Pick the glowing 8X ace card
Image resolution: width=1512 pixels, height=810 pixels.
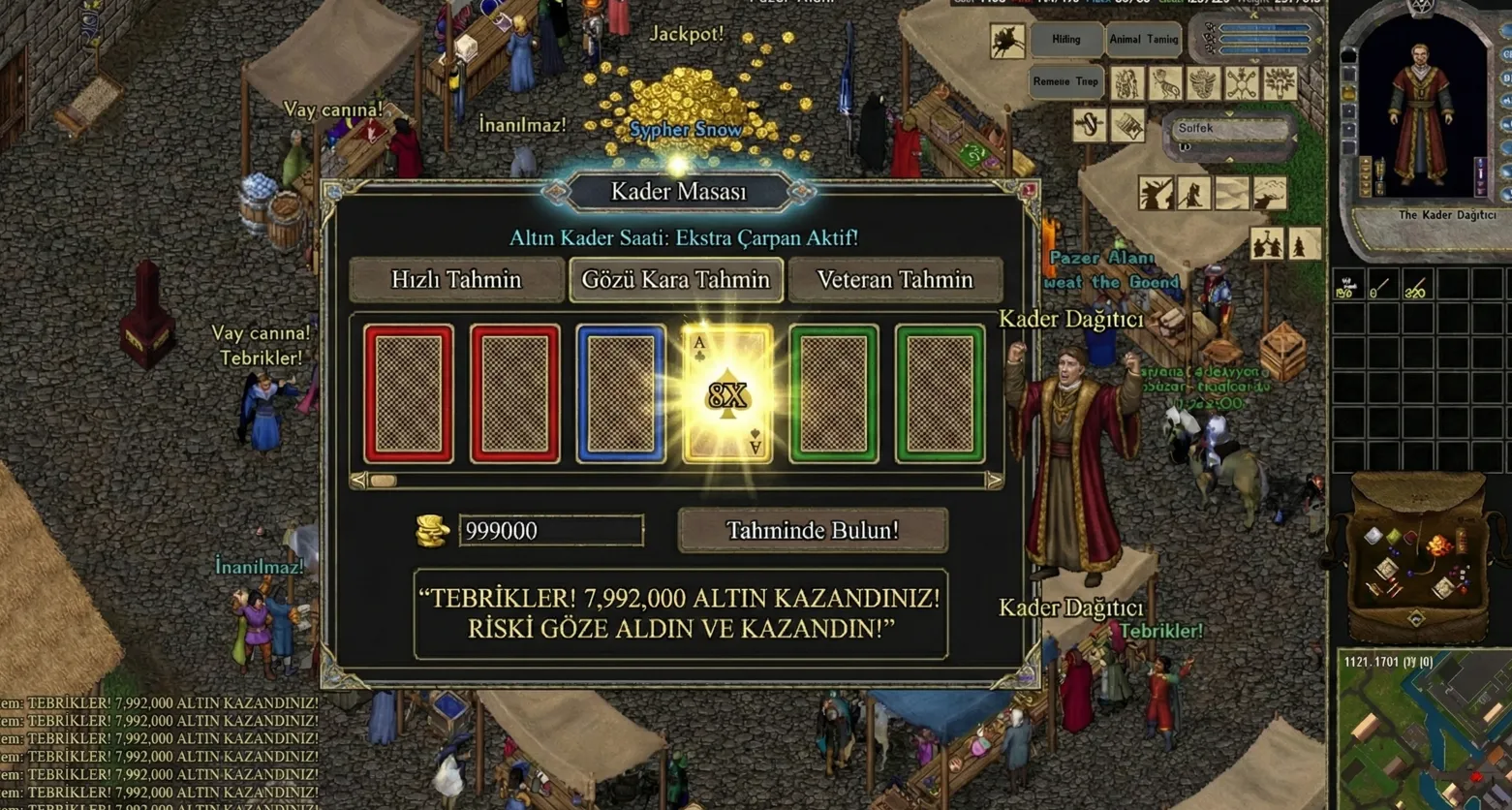click(727, 393)
